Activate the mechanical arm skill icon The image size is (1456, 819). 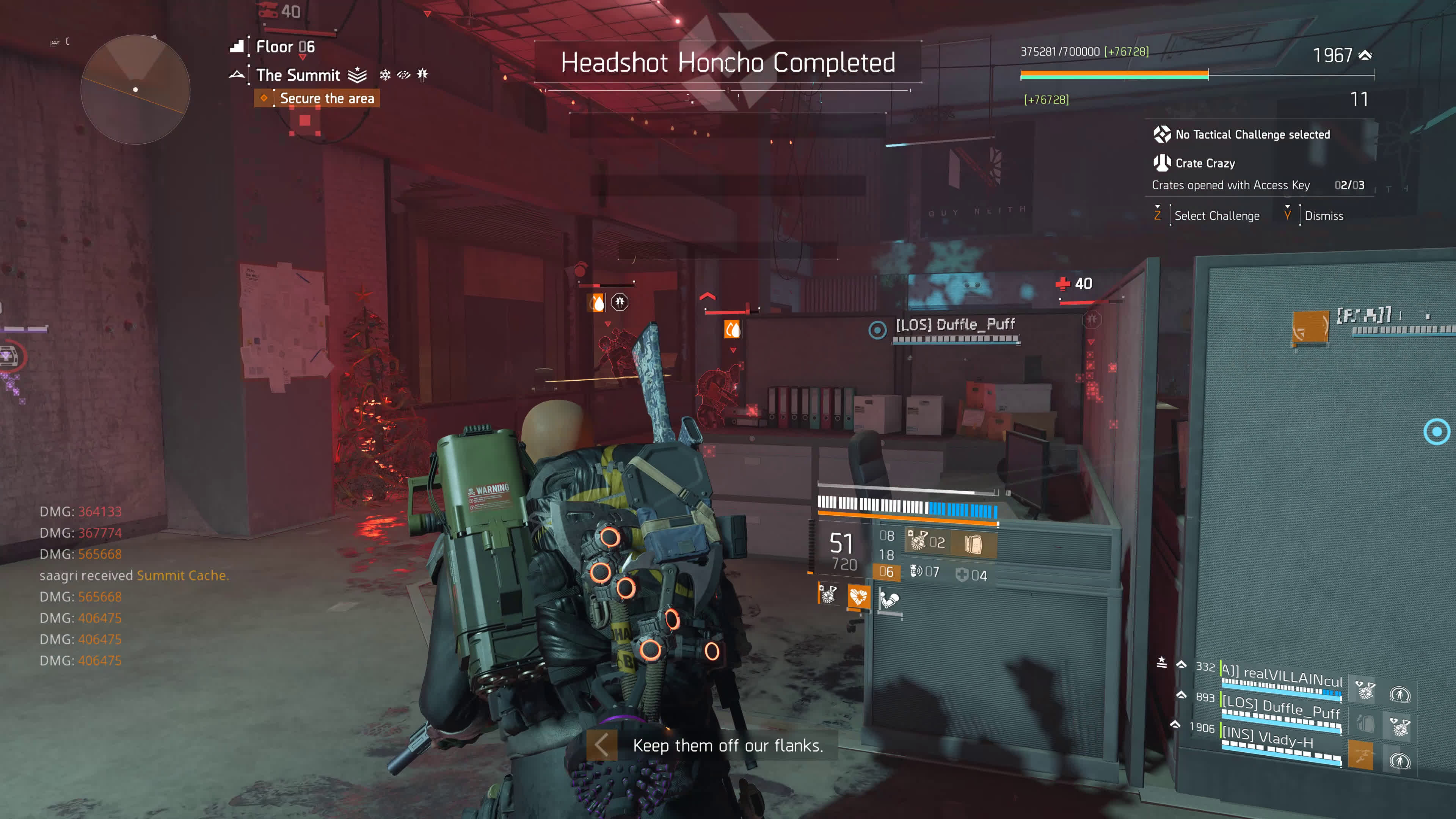(888, 598)
